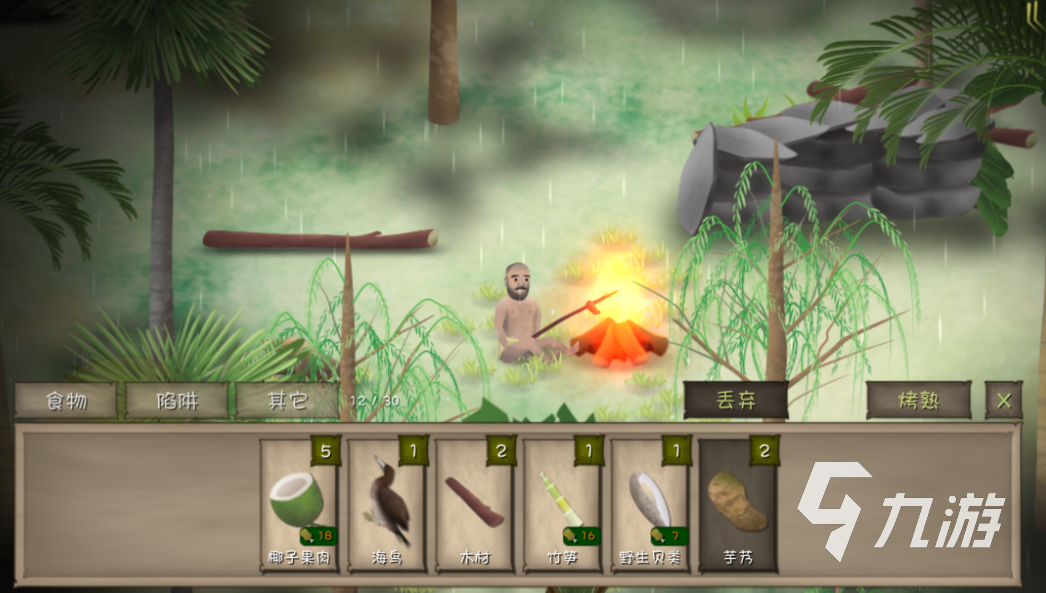Close the inventory panel with X
This screenshot has height=593, width=1046.
coord(1004,401)
